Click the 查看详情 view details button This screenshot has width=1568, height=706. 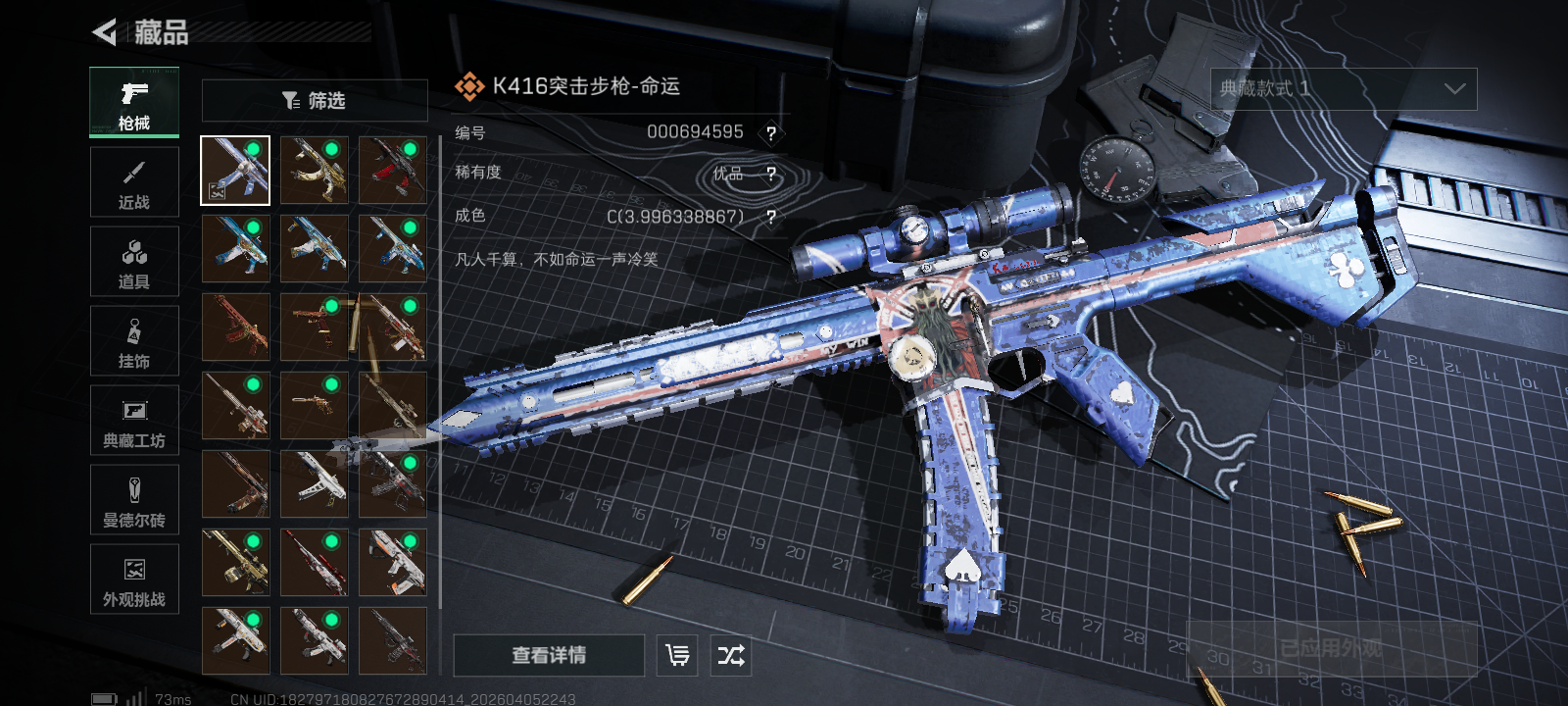pyautogui.click(x=549, y=655)
